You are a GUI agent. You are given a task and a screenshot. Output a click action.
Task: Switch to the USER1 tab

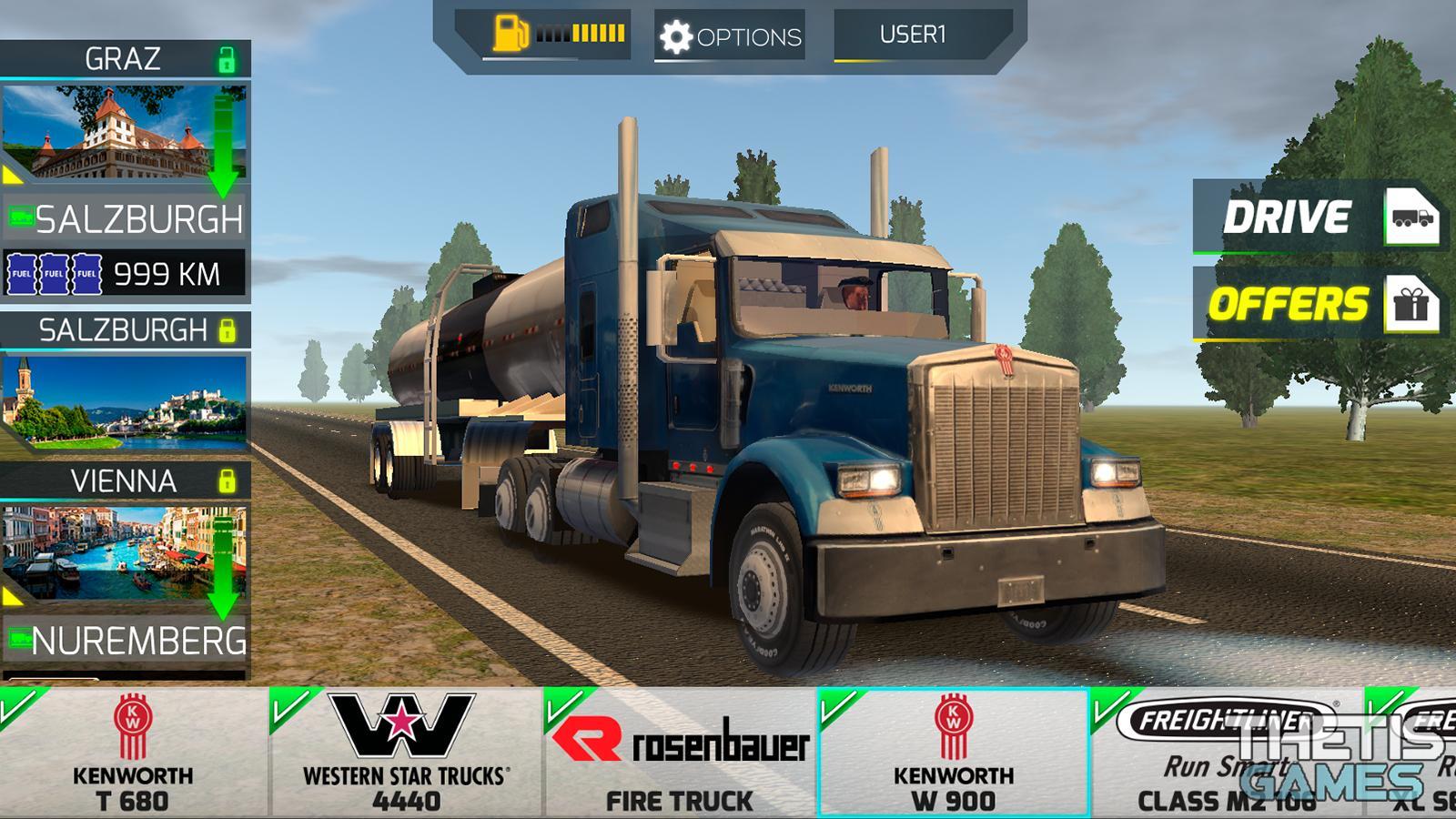tap(912, 33)
